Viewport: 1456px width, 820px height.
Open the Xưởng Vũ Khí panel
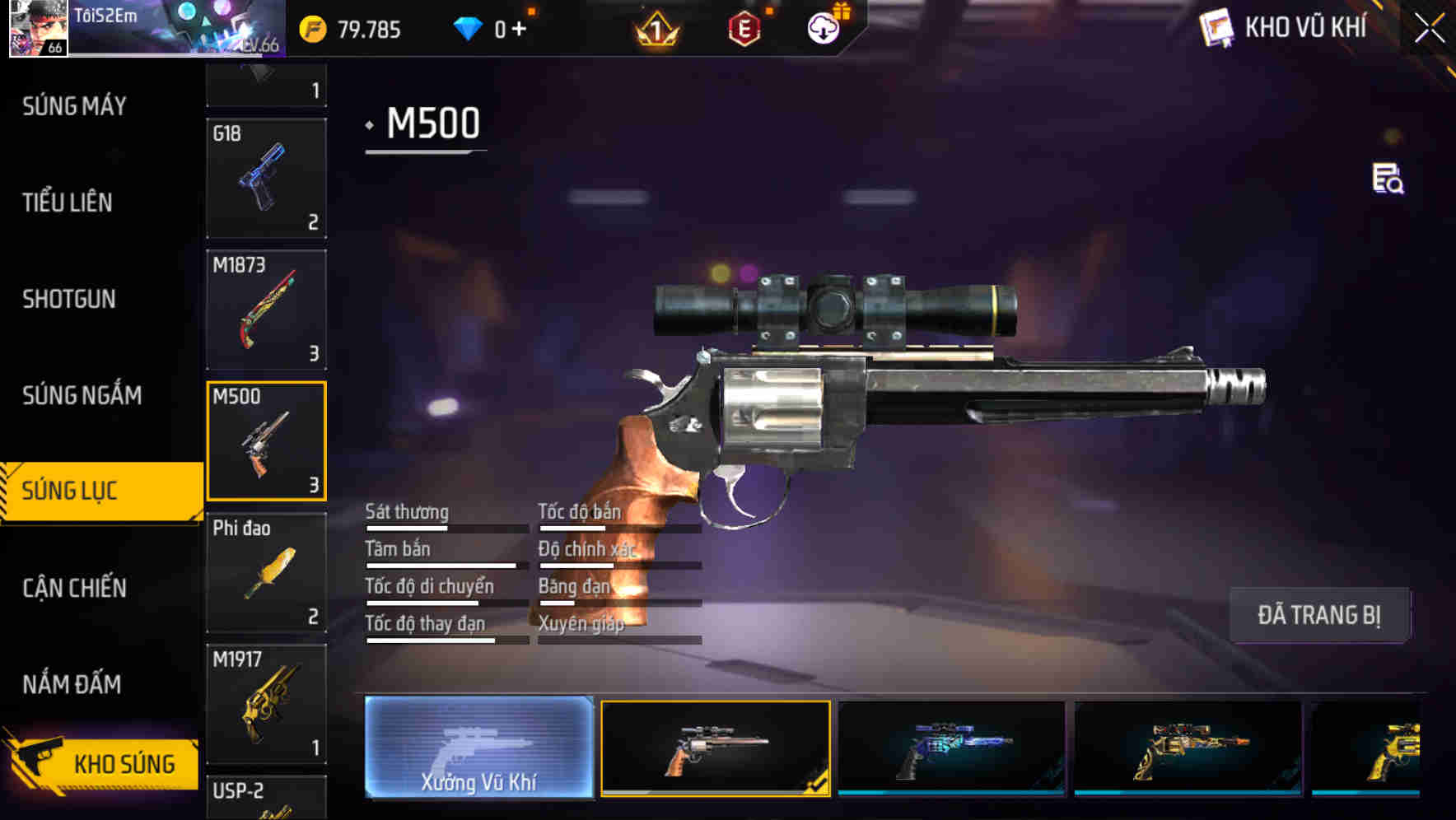point(478,748)
